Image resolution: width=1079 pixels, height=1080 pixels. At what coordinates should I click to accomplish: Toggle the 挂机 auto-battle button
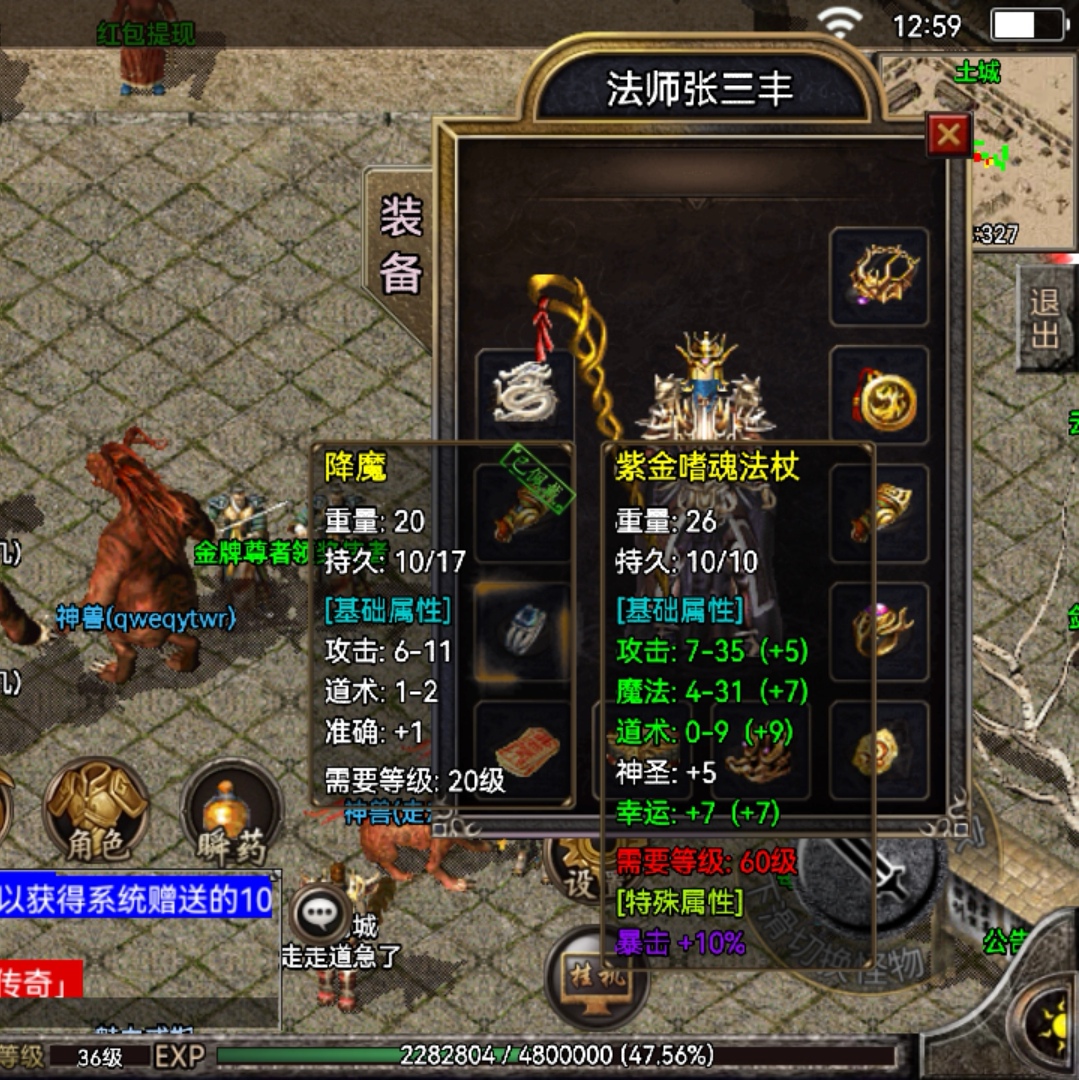596,975
